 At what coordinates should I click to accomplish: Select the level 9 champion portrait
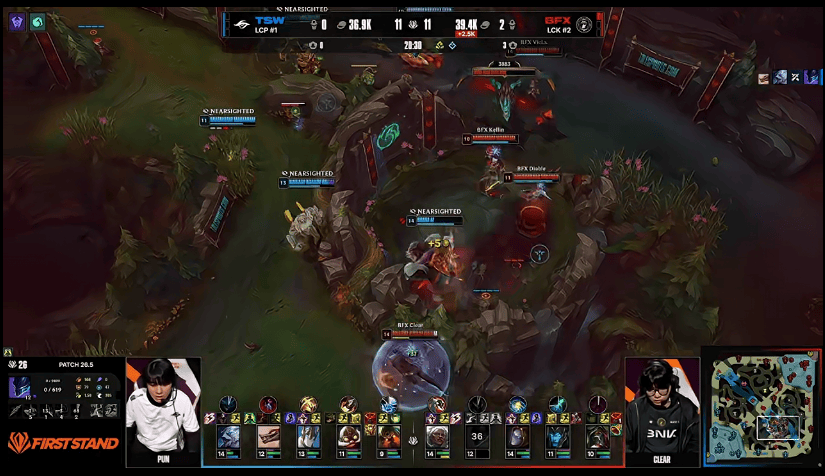pyautogui.click(x=387, y=436)
